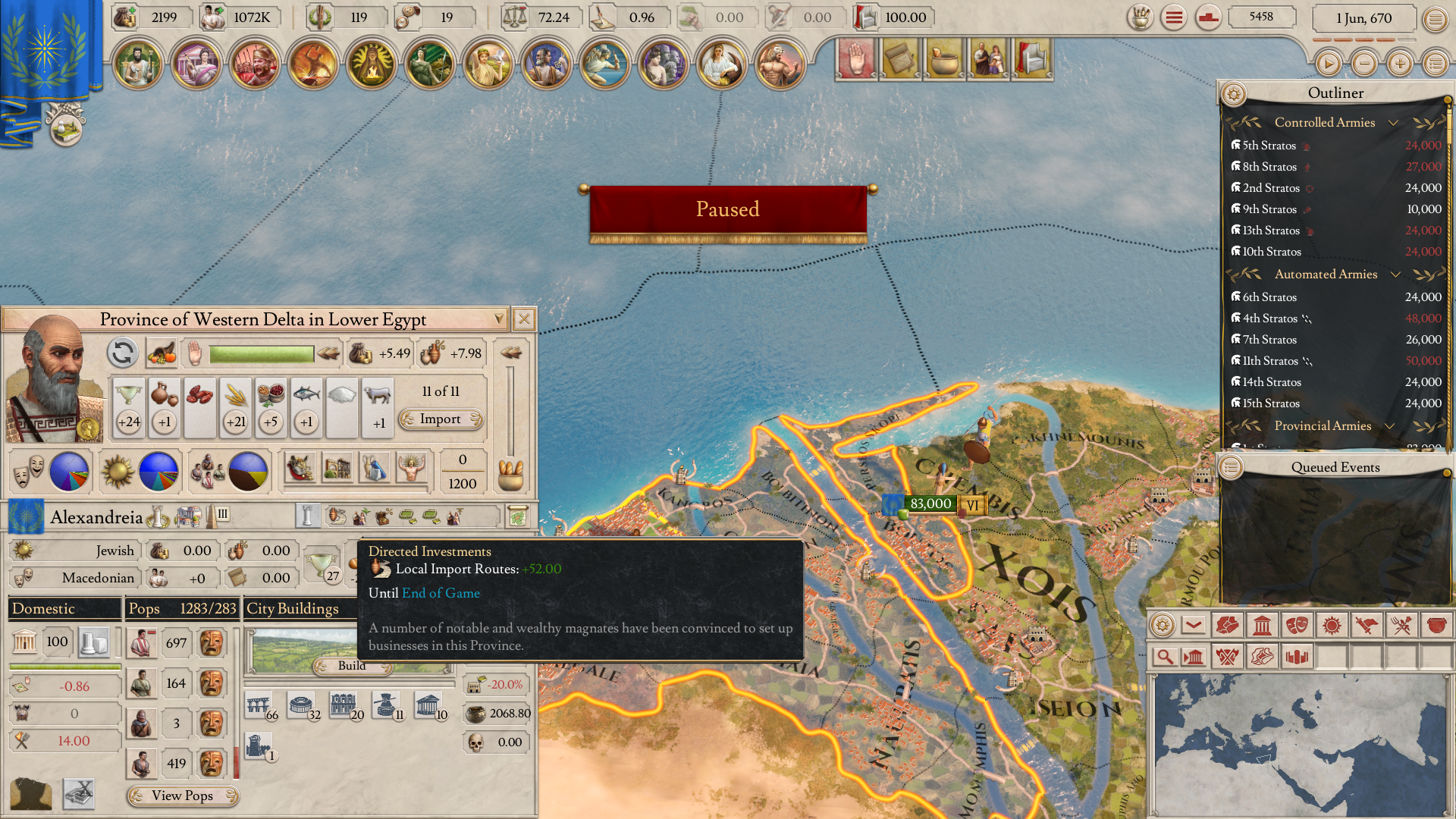
Task: Select the war flag mapmode icon
Action: (1367, 626)
